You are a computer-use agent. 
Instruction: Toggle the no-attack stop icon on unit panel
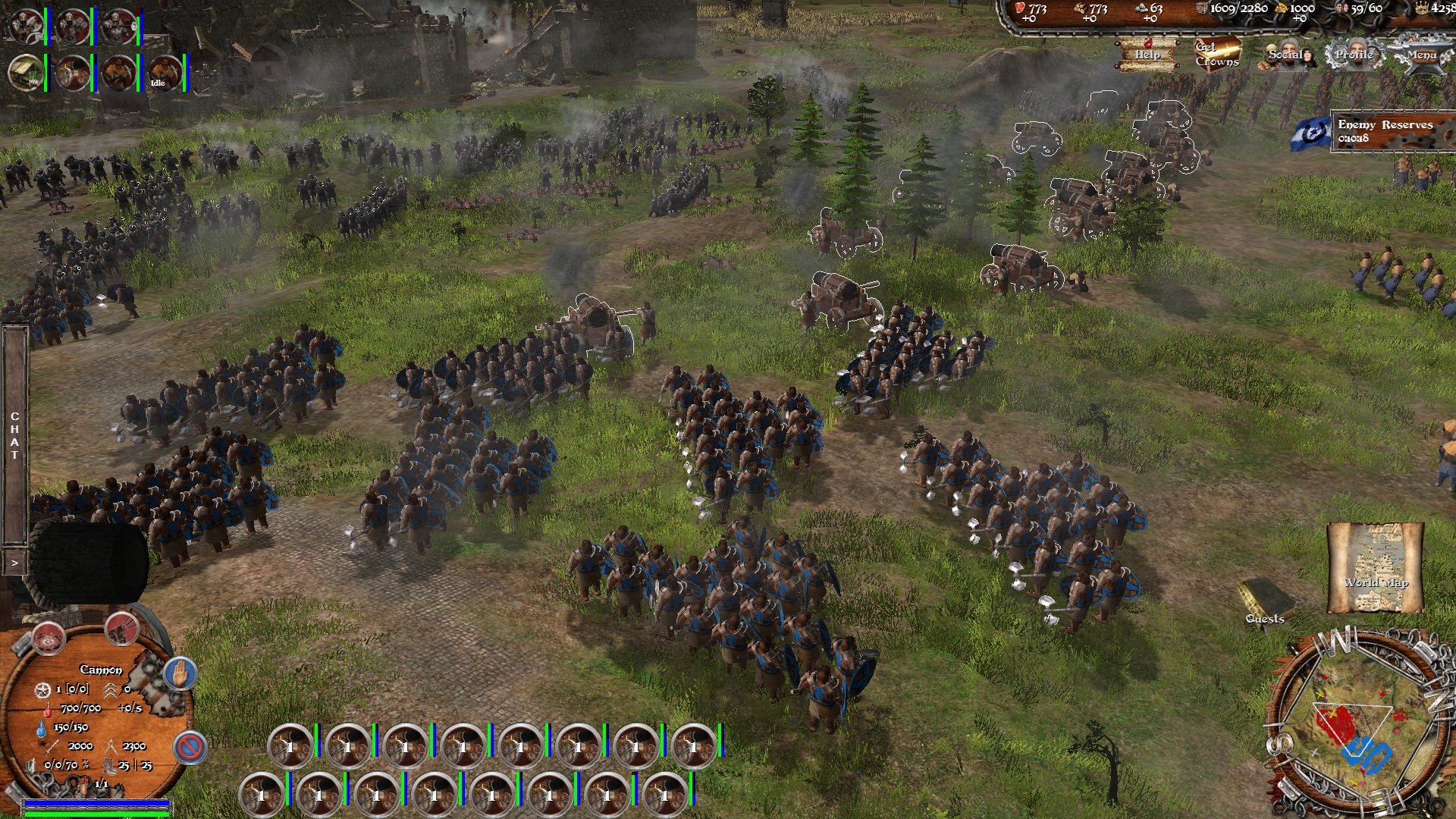click(x=190, y=748)
